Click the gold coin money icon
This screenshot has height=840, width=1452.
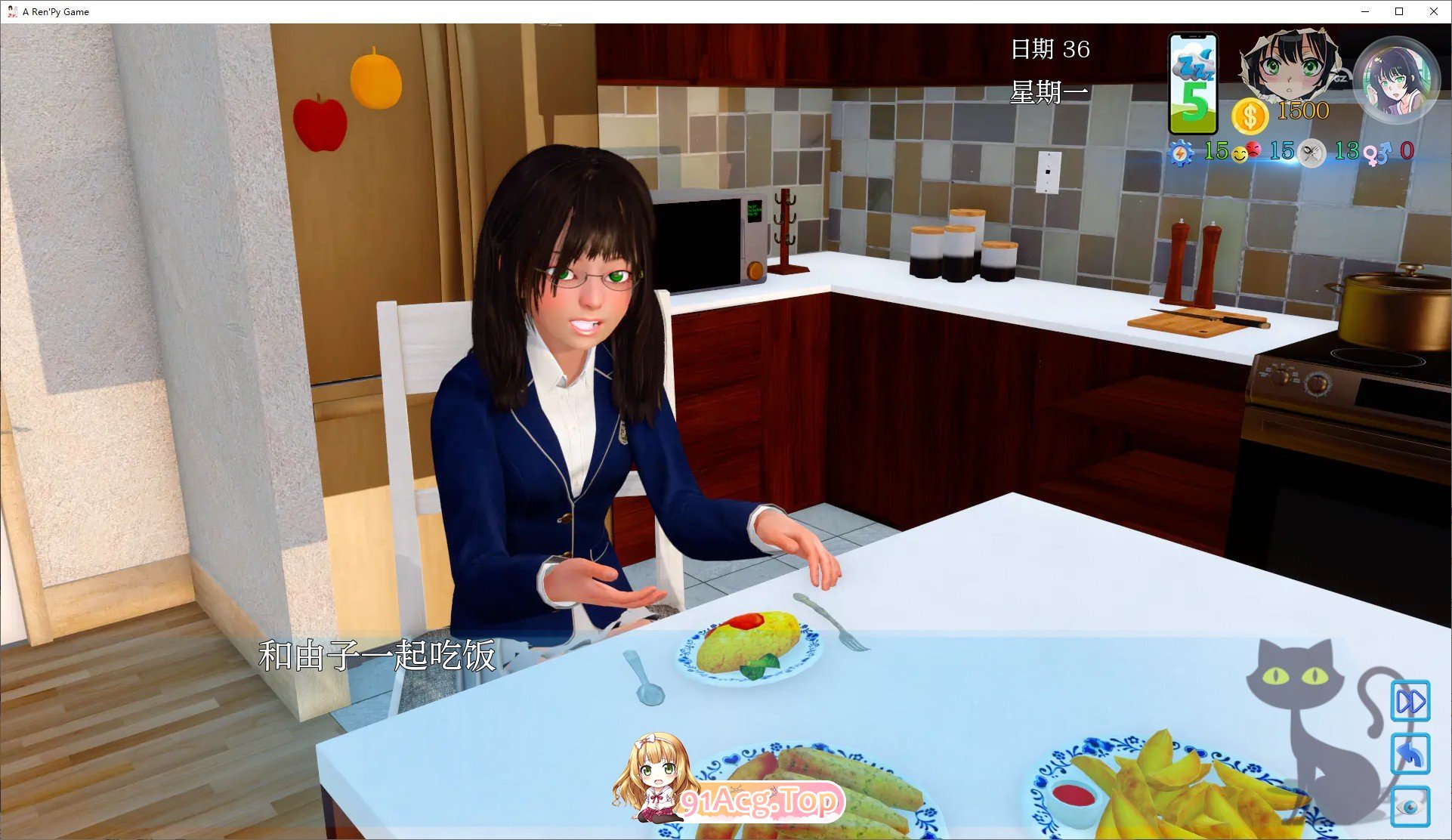coord(1250,113)
